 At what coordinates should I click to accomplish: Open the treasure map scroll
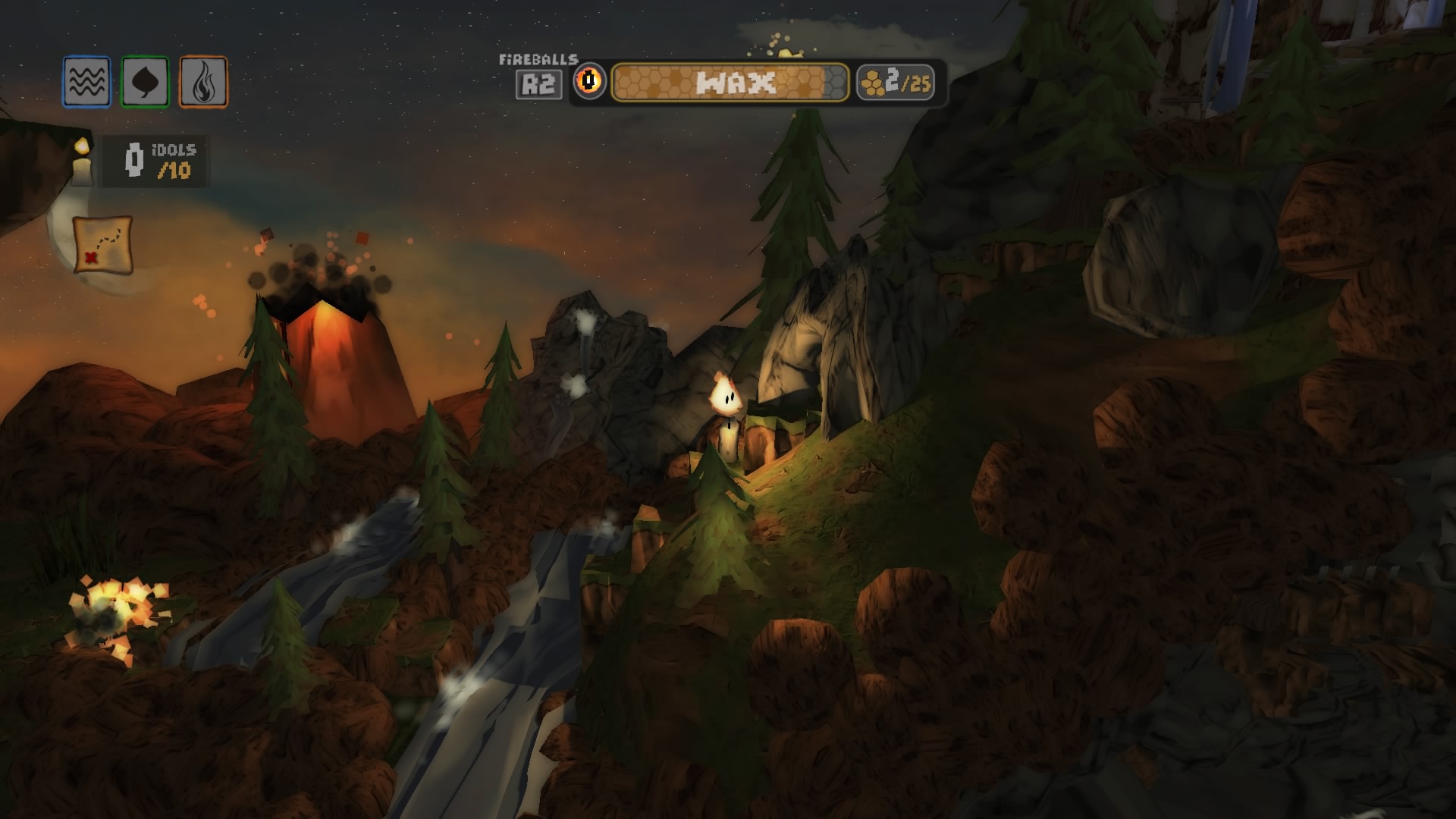(x=103, y=244)
